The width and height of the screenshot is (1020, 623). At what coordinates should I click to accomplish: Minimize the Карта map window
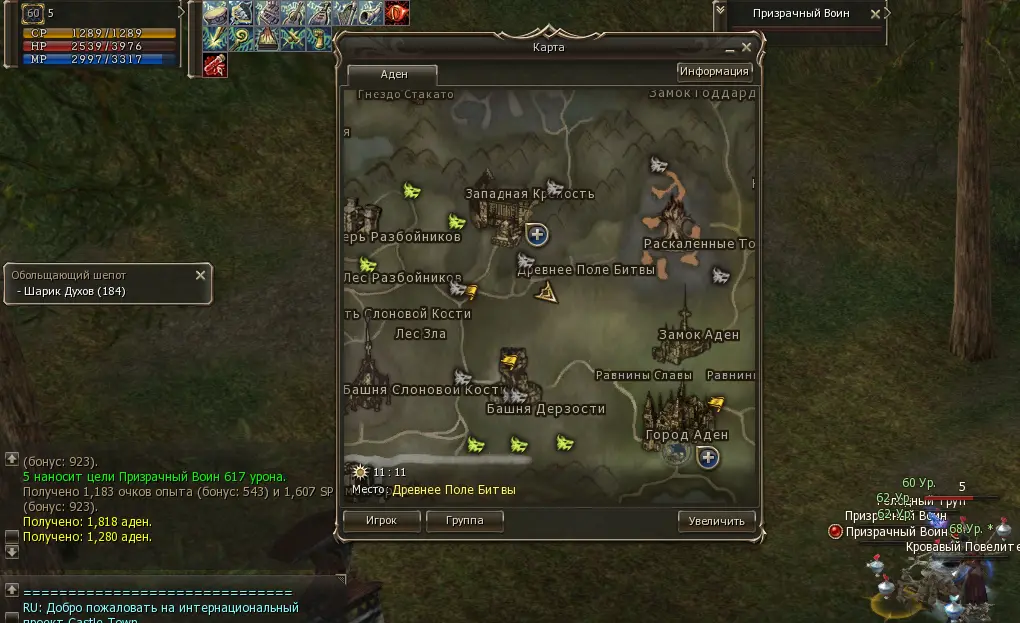click(730, 46)
